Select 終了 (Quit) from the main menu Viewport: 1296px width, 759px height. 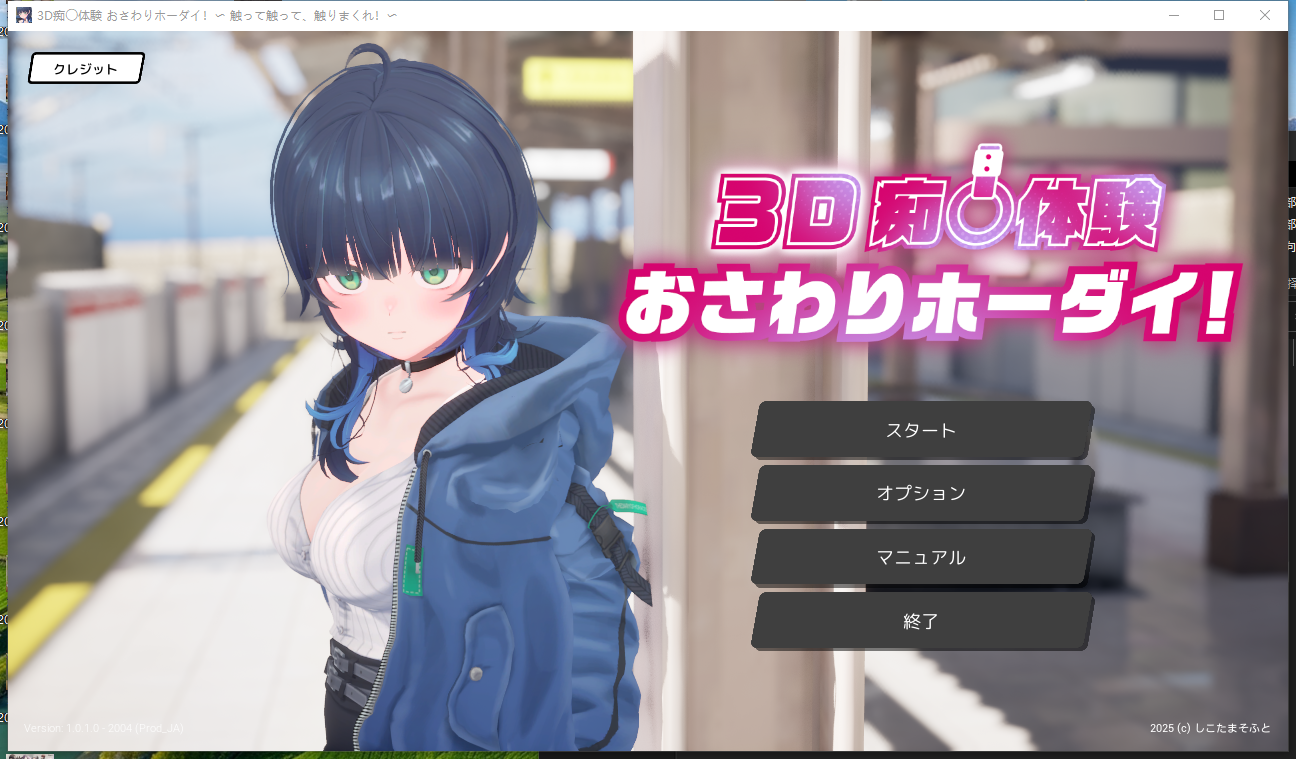pyautogui.click(x=921, y=621)
